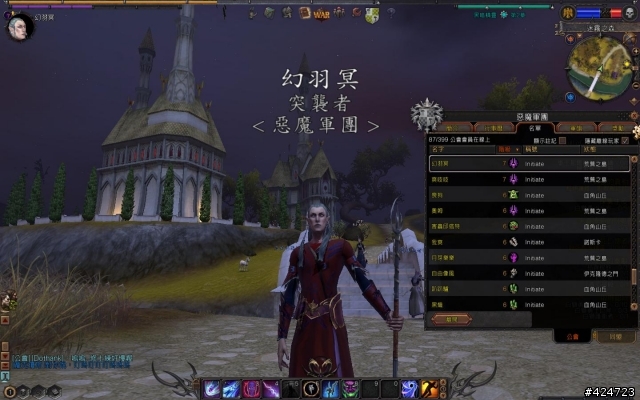640x400 pixels.
Task: Click the green-white shield guild icon
Action: pyautogui.click(x=372, y=14)
